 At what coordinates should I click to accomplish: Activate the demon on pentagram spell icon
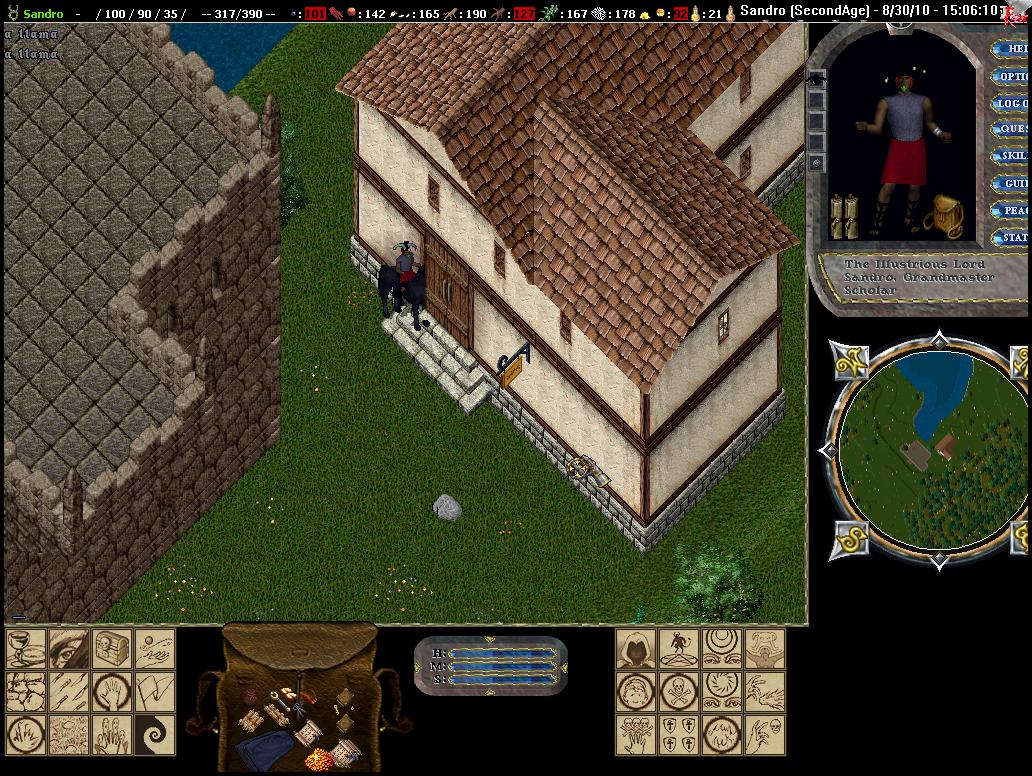coord(678,649)
